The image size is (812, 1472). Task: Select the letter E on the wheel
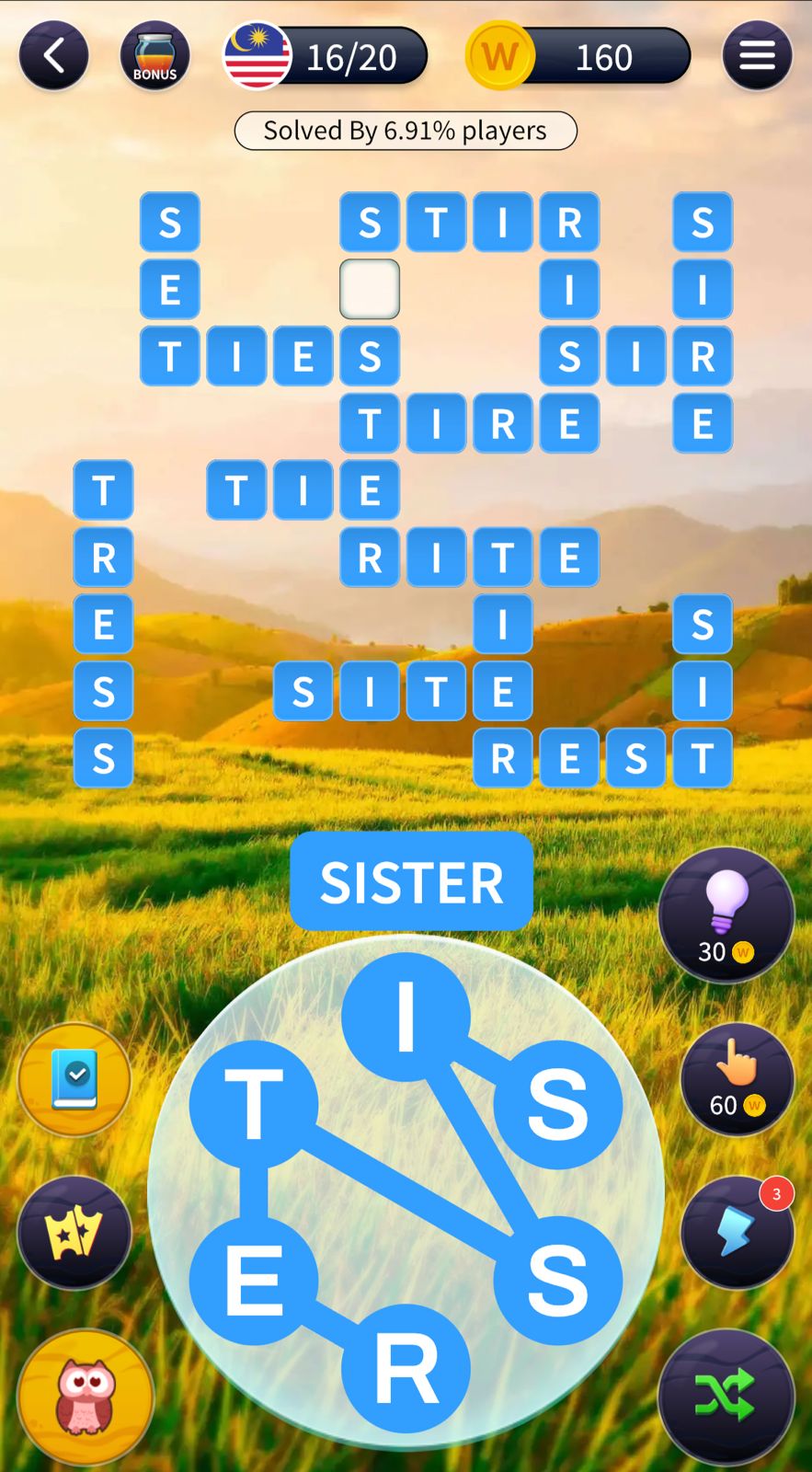pyautogui.click(x=254, y=1280)
